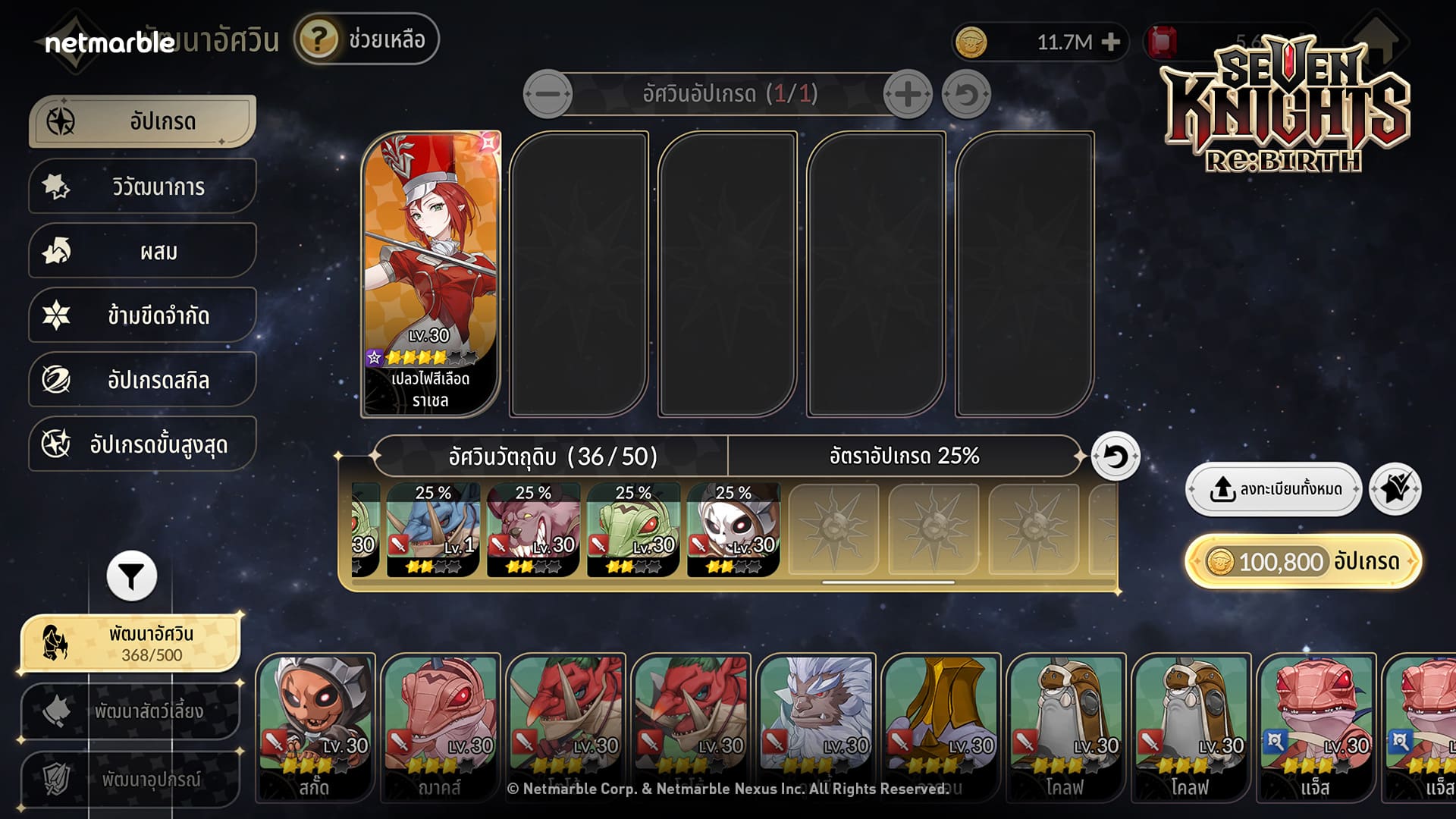Screen dimensions: 1456x819
Task: Choose the ข้ามขีดจำกัด menu entry
Action: click(143, 315)
